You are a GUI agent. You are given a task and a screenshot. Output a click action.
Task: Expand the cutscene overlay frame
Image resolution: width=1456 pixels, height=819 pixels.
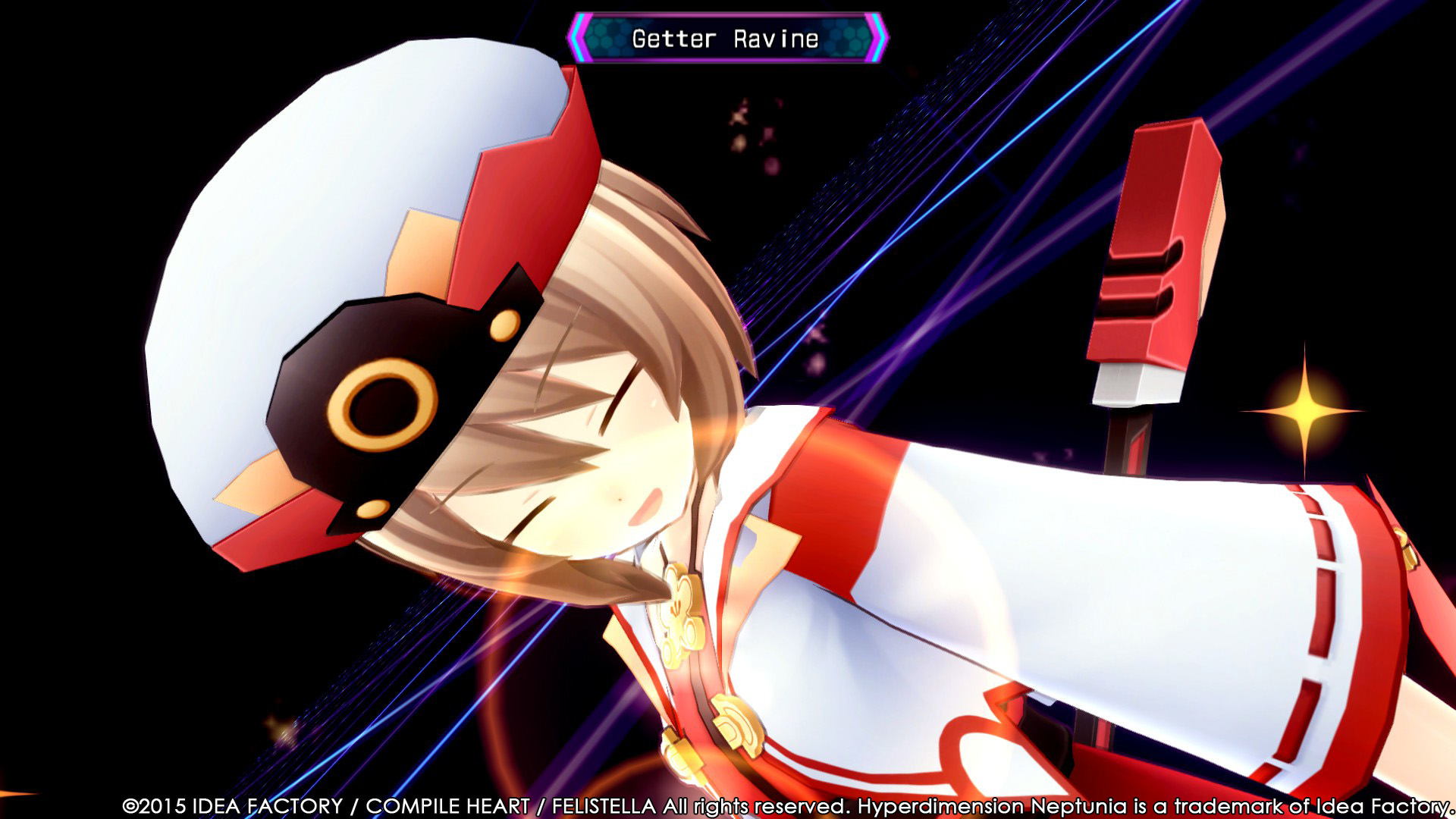[728, 409]
